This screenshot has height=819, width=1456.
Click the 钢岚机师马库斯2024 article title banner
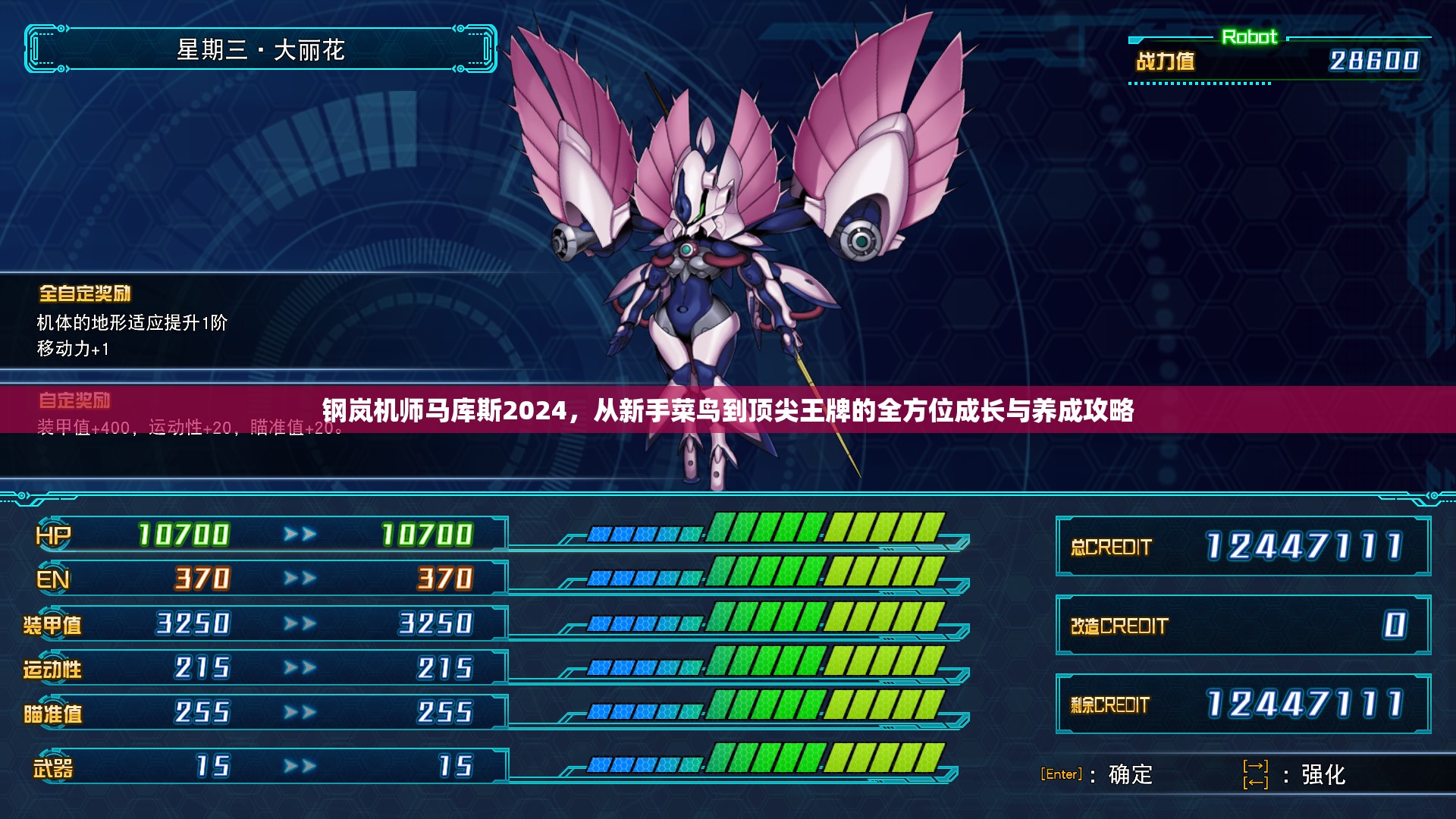click(x=727, y=410)
